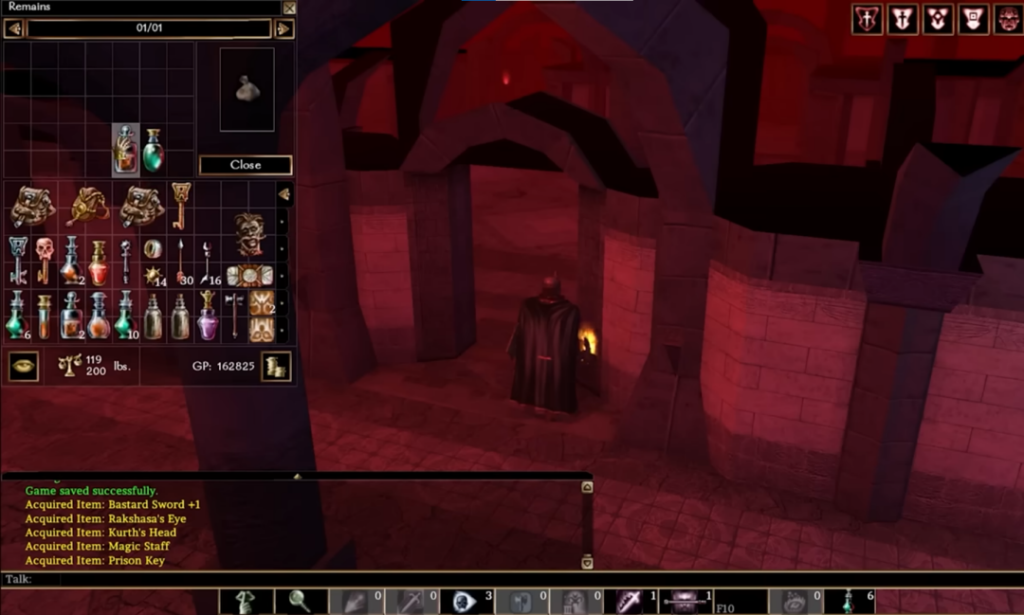The height and width of the screenshot is (615, 1024).
Task: Take the skeletal hand jar from the remains
Action: pos(125,149)
